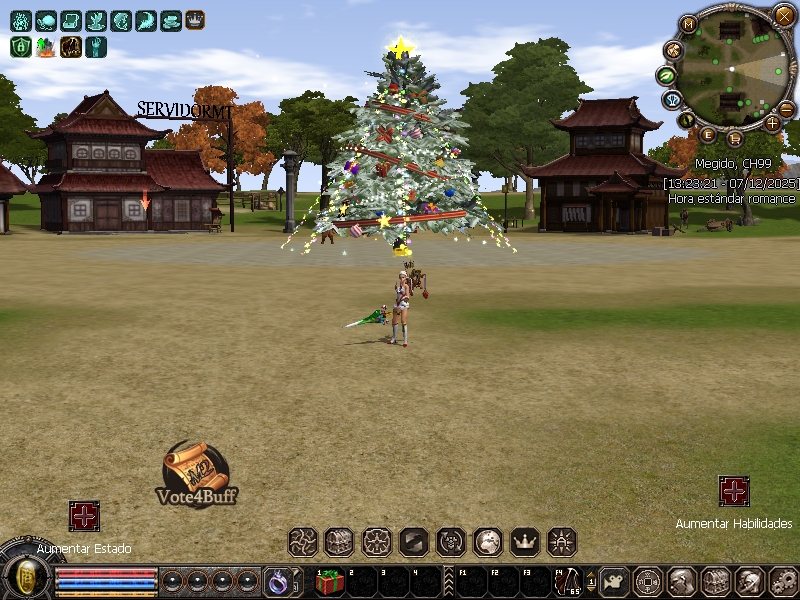Screen dimensions: 800x600
Task: Click the Aumentar Habilidades plus button
Action: coord(734,491)
